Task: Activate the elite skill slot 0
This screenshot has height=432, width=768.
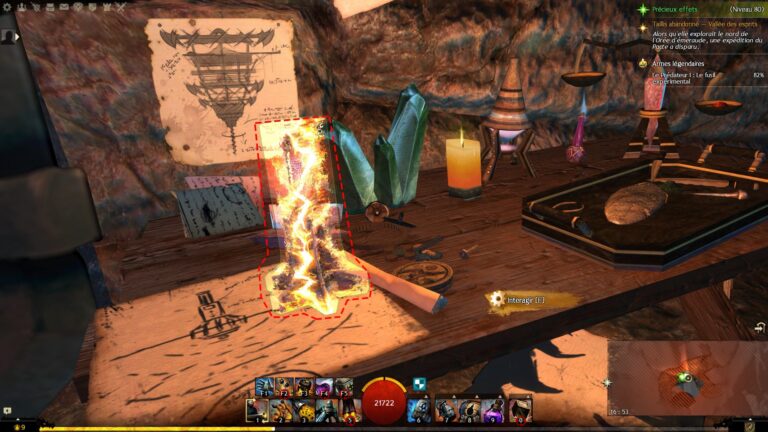Action: (520, 410)
